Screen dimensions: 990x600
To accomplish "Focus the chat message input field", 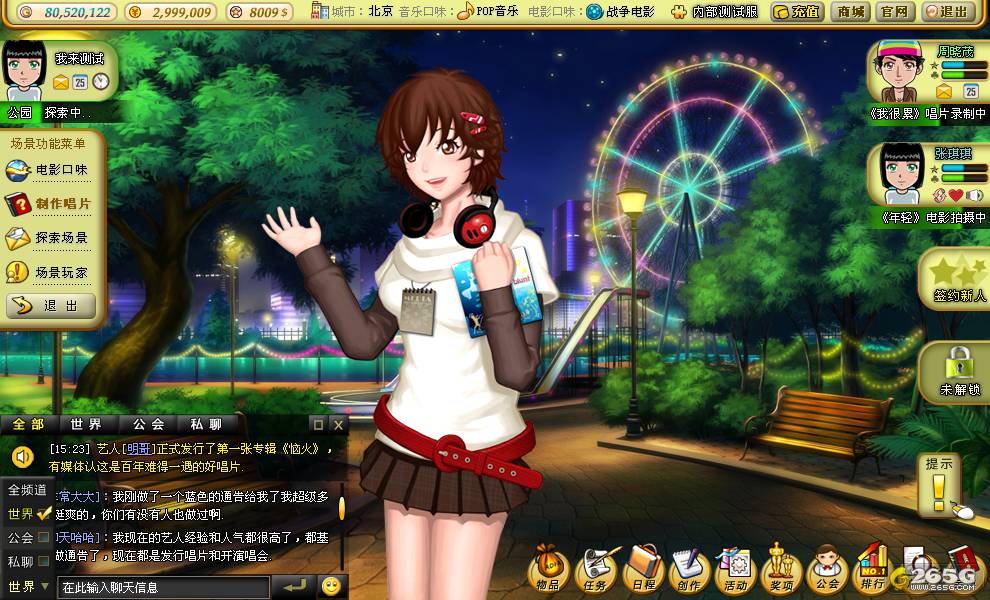I will [x=163, y=587].
